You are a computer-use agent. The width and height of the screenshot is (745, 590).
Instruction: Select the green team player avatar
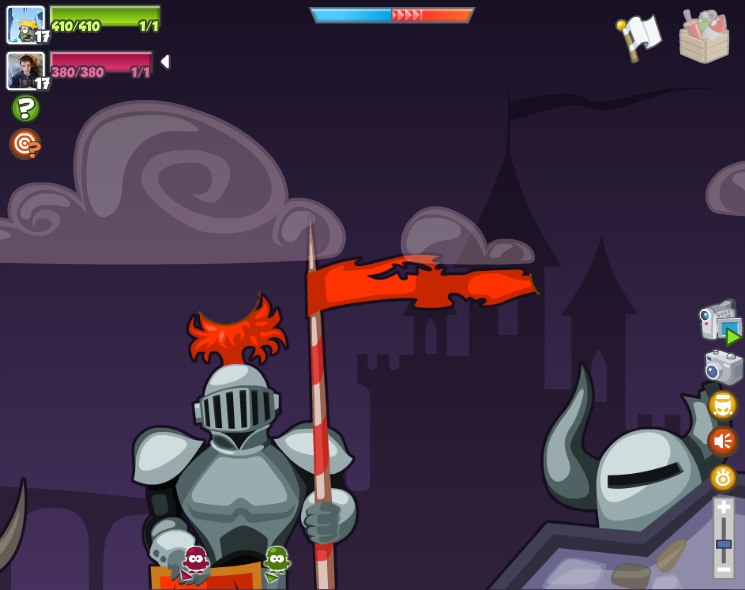25,25
